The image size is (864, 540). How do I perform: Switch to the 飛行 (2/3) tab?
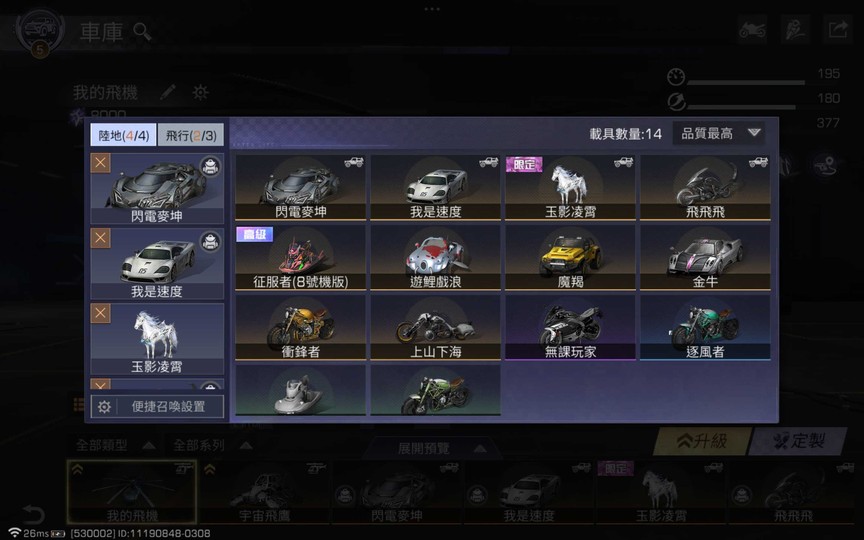coord(191,135)
